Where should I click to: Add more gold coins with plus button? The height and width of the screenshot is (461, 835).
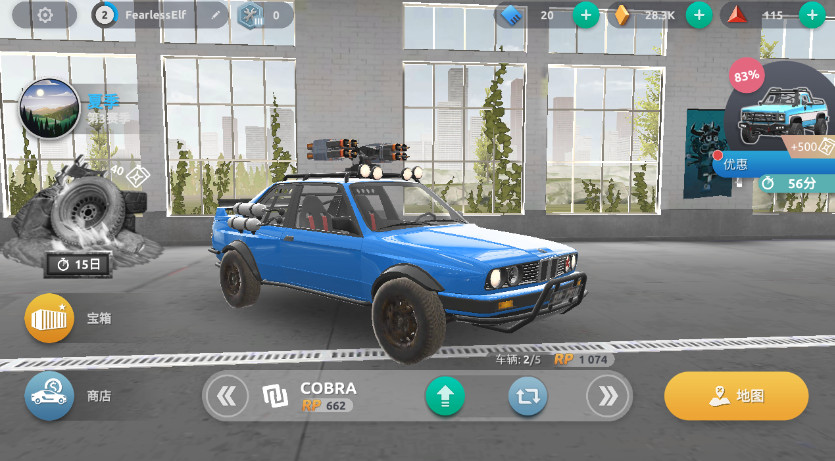point(699,15)
